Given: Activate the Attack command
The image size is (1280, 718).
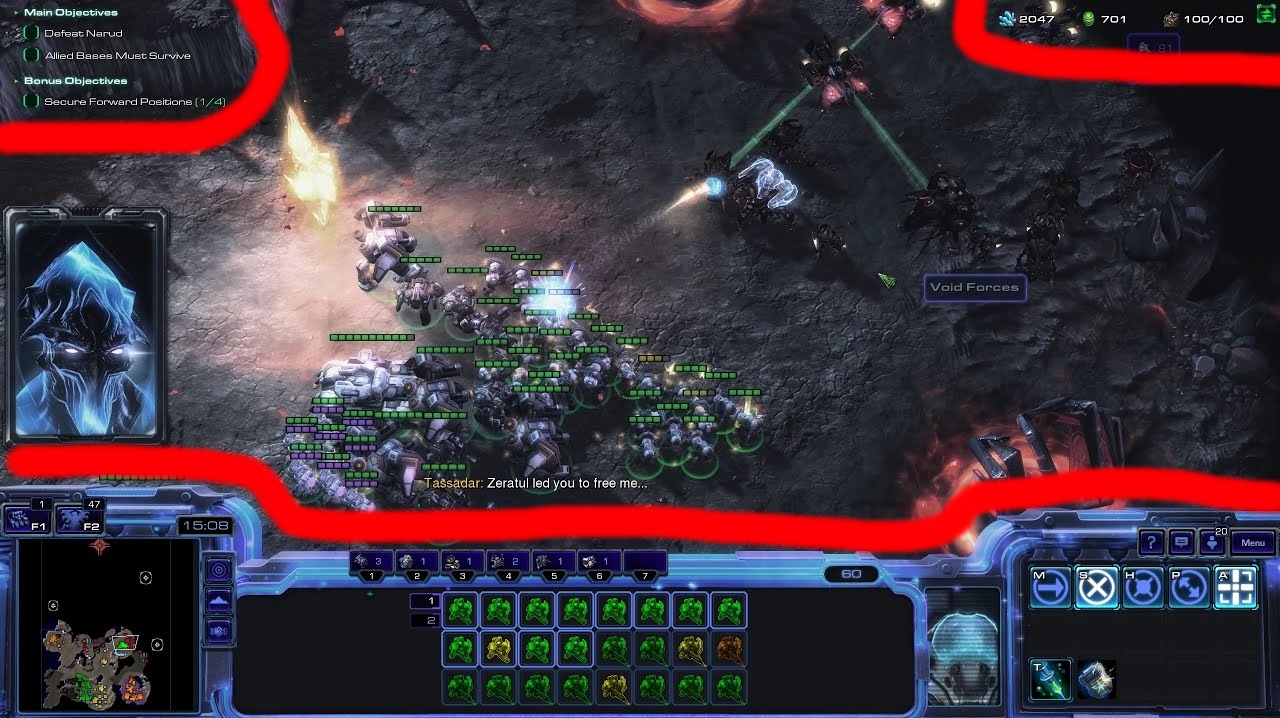Looking at the screenshot, I should (x=1235, y=588).
